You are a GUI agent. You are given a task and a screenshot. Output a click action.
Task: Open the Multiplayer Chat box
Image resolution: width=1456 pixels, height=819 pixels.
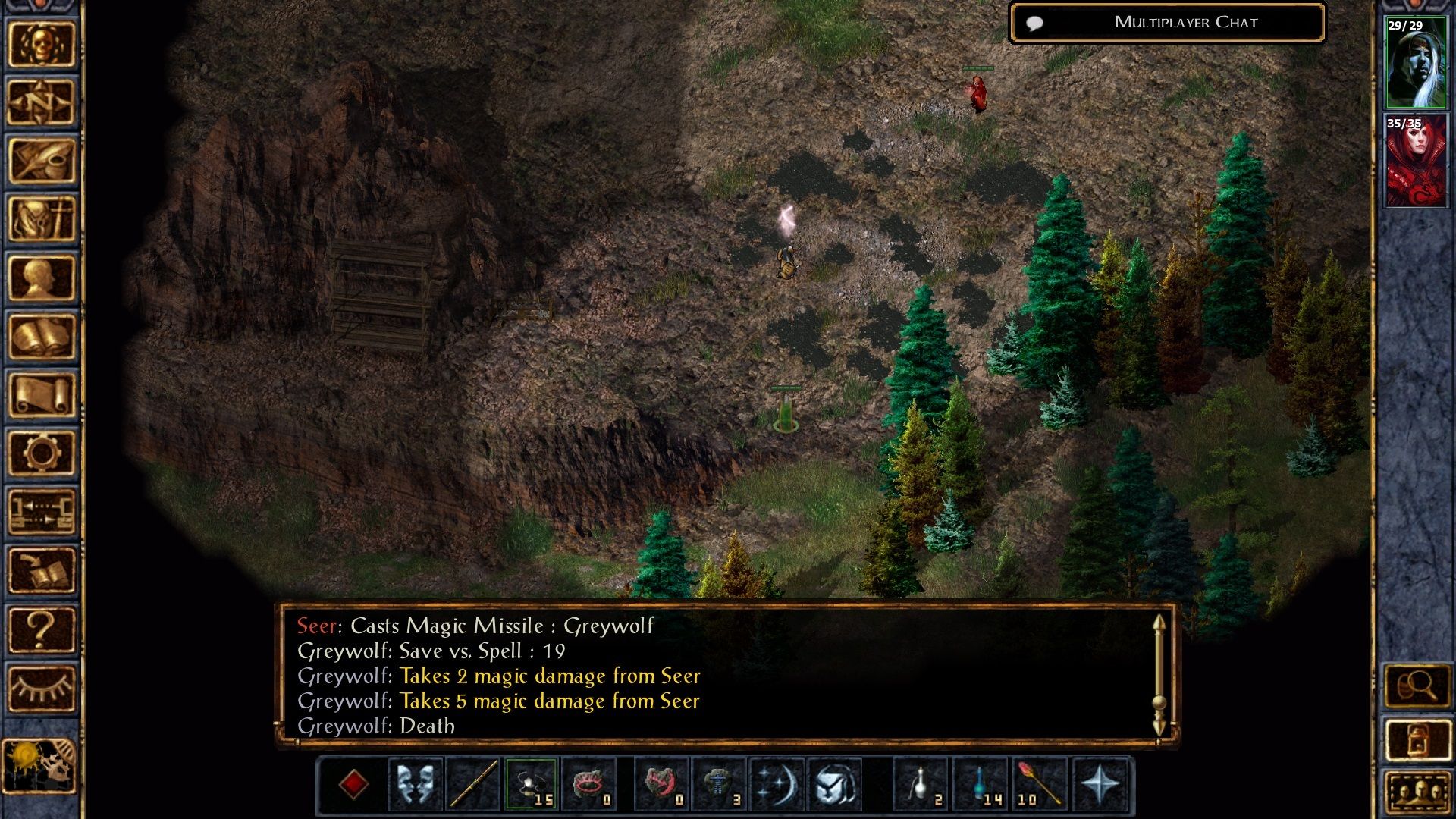(x=1168, y=23)
